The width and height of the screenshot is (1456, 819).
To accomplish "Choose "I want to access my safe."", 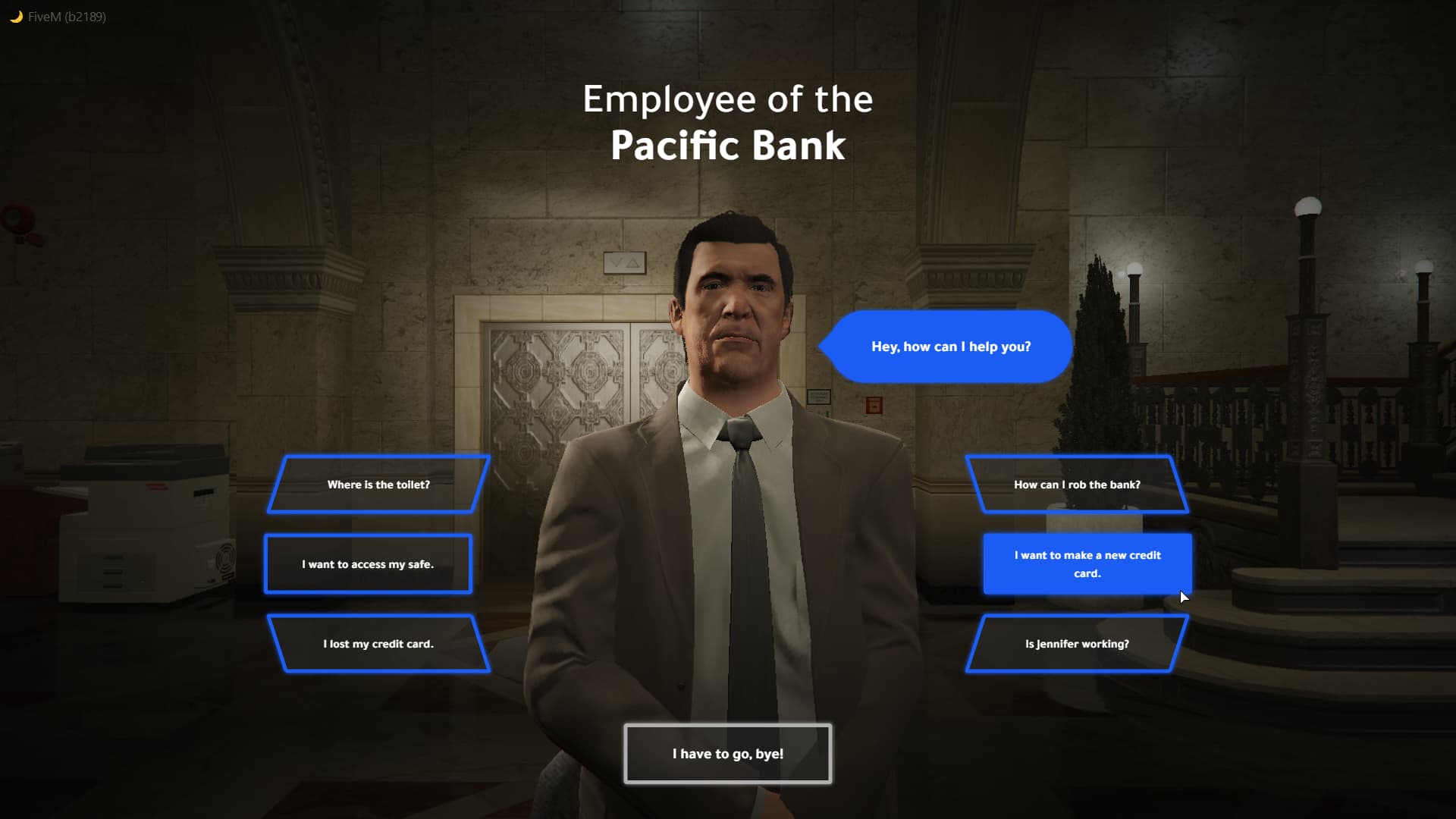I will 368,563.
